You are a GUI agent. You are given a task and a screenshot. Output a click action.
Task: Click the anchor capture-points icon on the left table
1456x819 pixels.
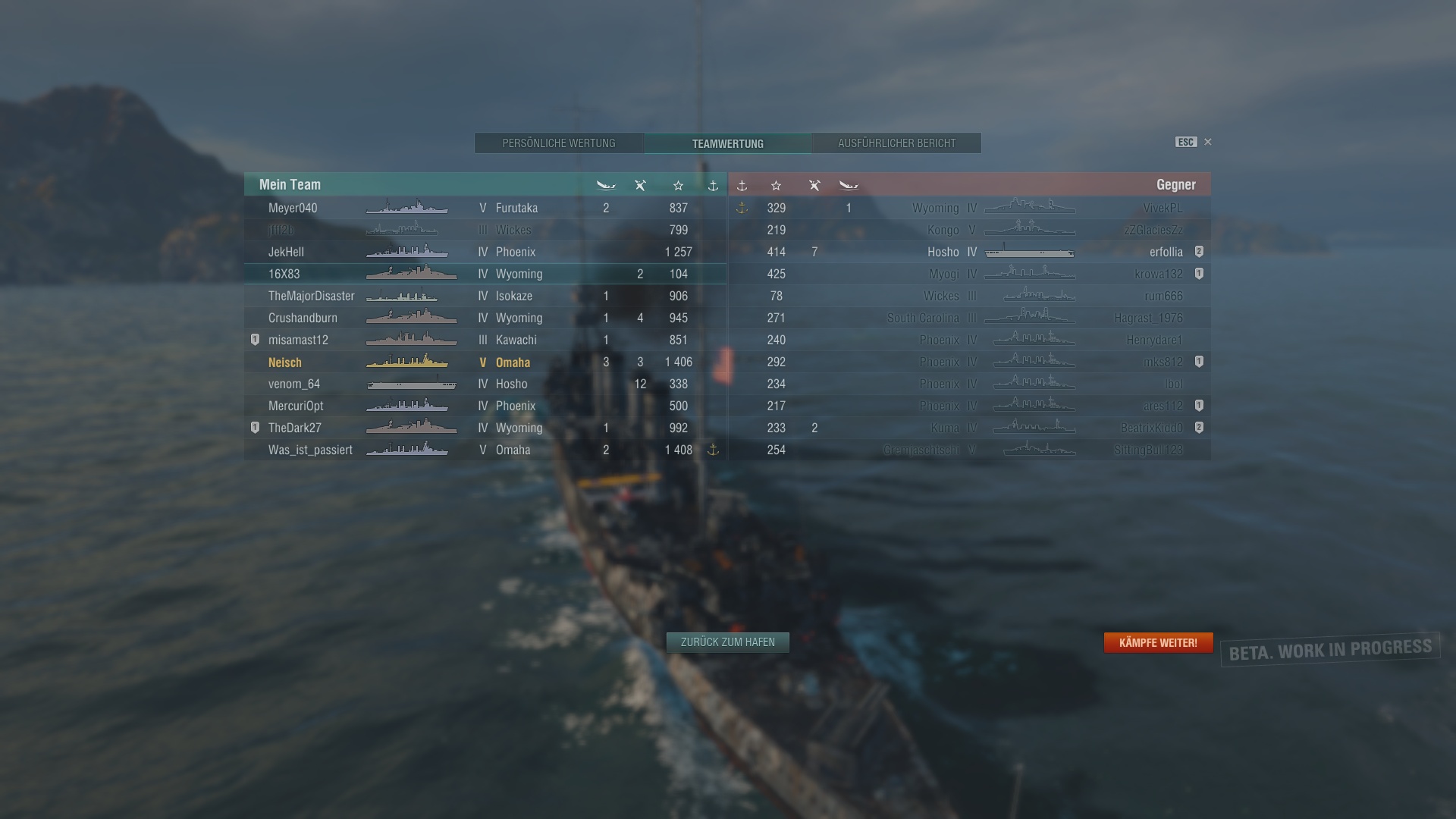[x=714, y=185]
